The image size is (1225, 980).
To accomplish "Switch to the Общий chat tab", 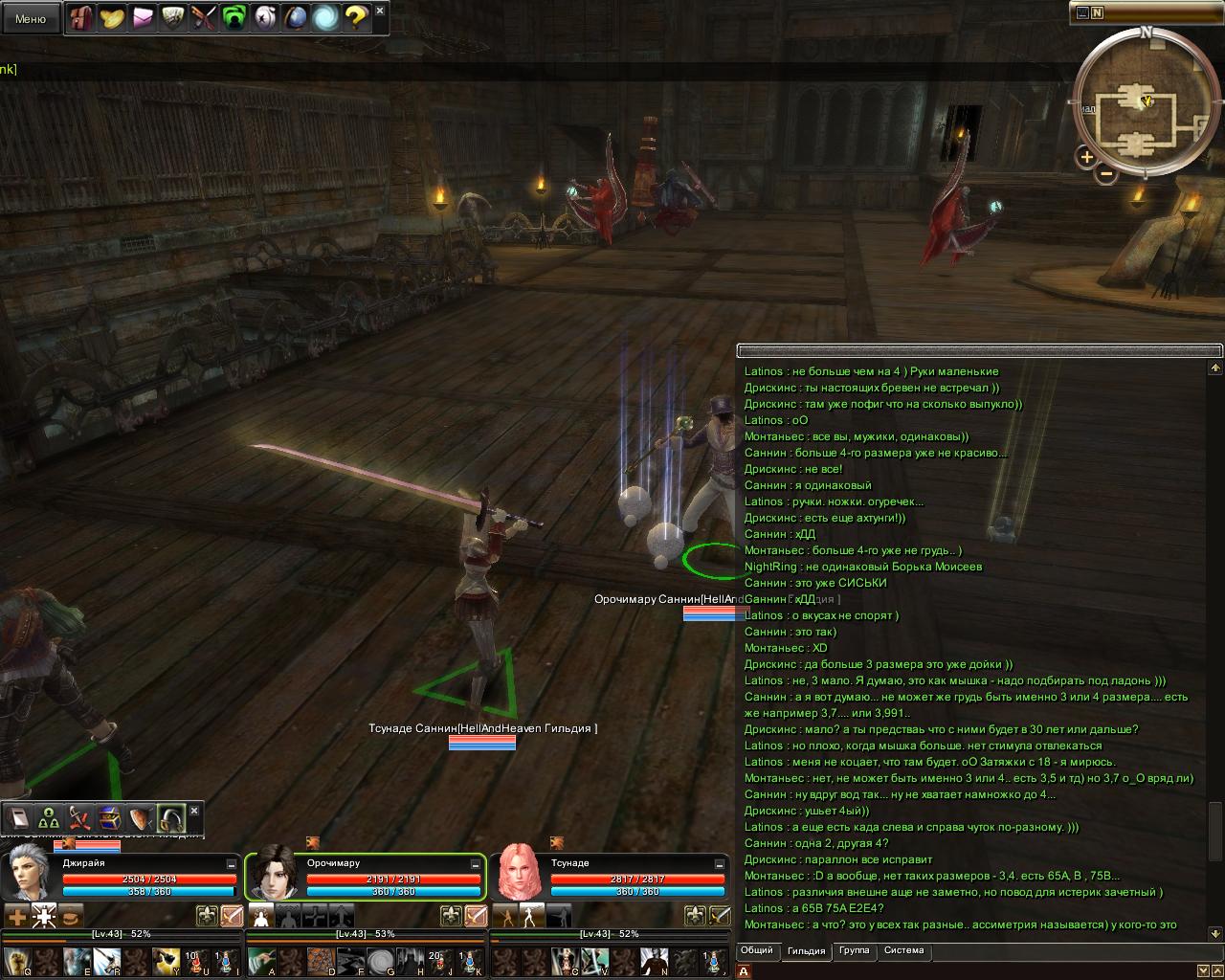I will [x=756, y=950].
